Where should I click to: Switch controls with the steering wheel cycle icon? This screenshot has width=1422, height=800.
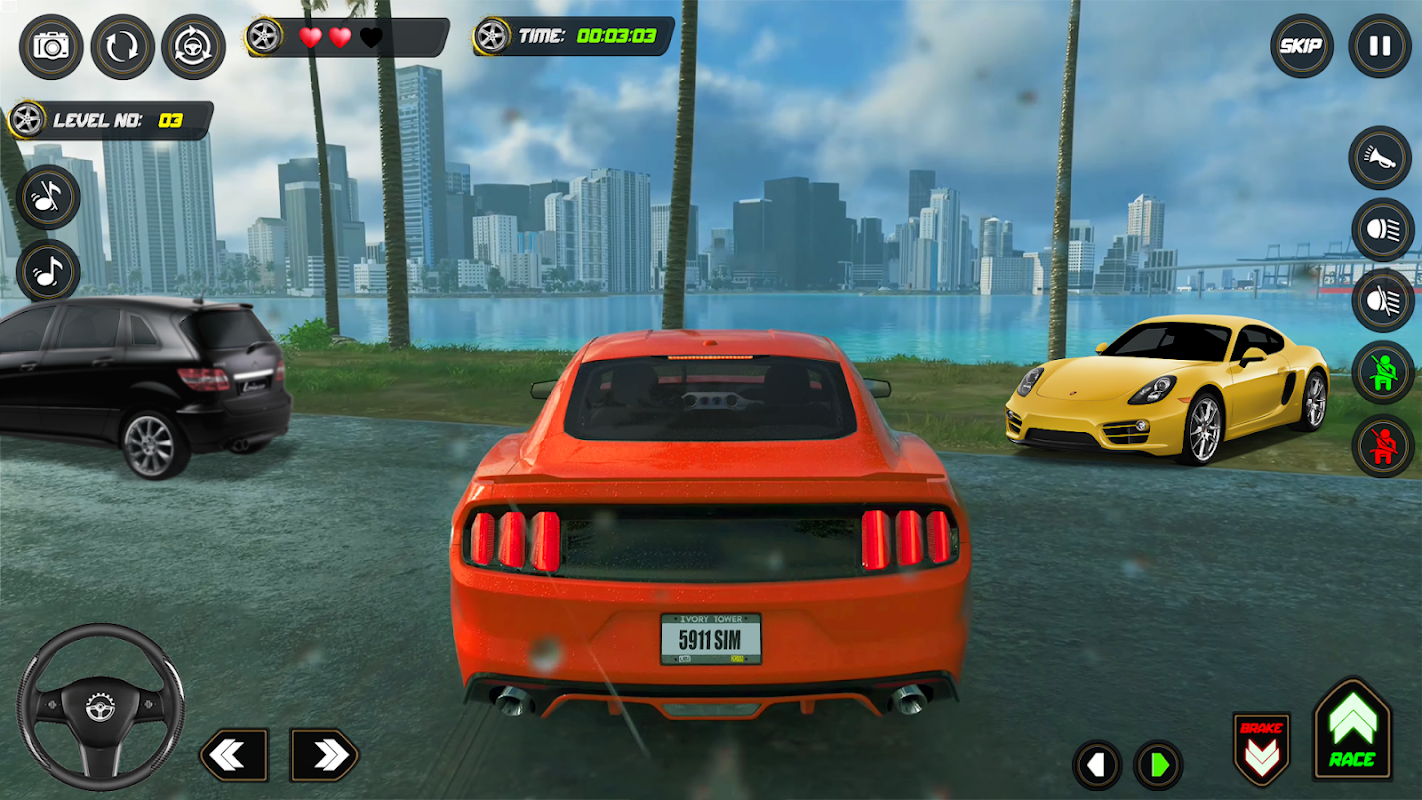[x=193, y=47]
